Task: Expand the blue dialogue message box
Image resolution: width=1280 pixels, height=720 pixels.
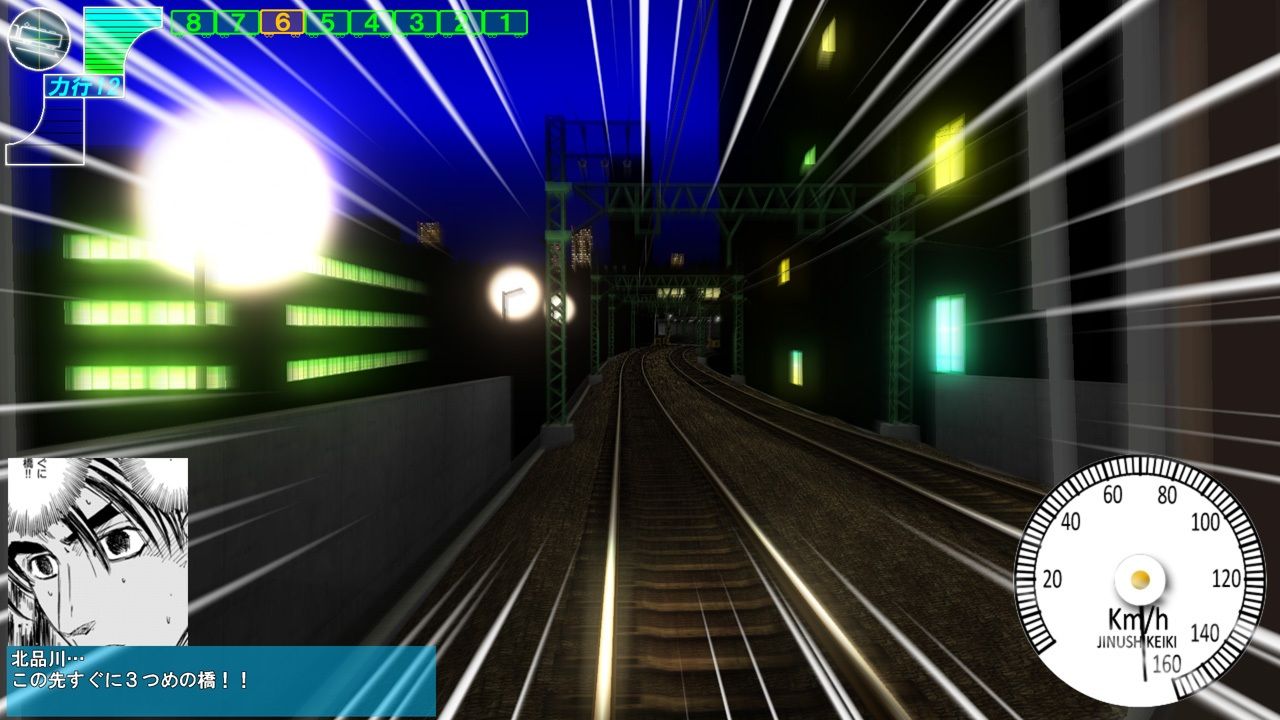Action: click(220, 680)
